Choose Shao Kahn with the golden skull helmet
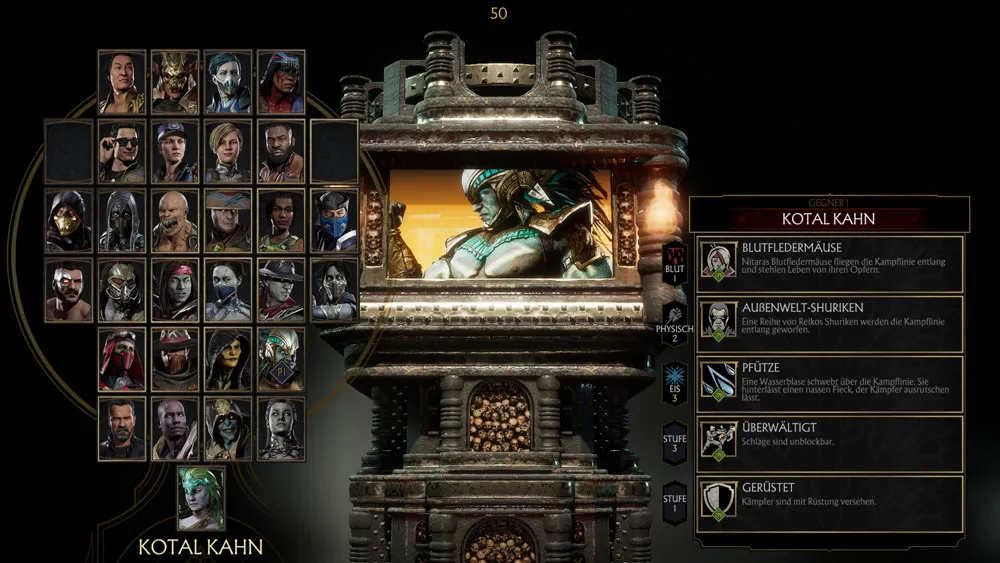1000x563 pixels. [175, 82]
